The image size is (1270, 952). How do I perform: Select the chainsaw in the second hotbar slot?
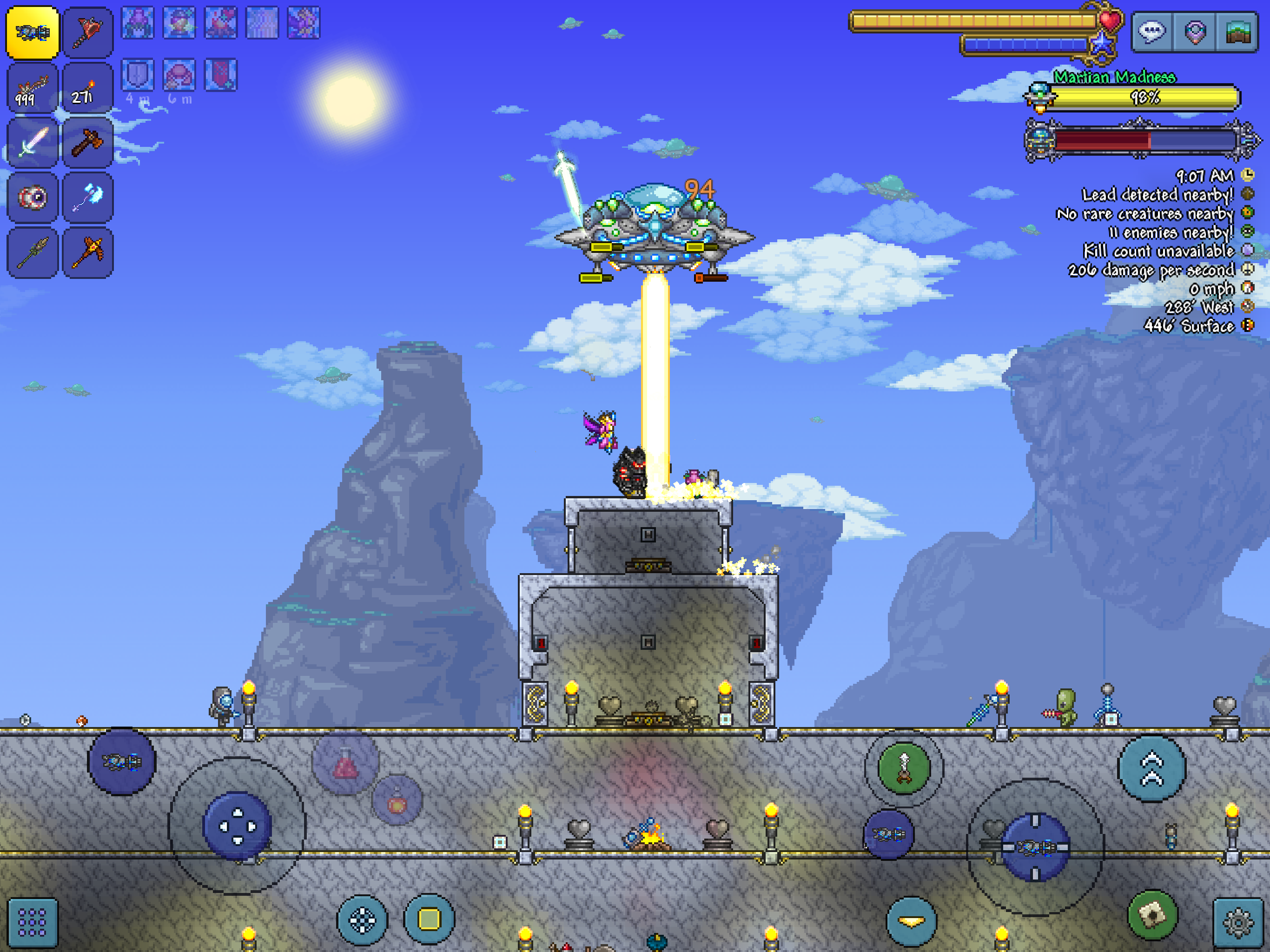point(87,32)
